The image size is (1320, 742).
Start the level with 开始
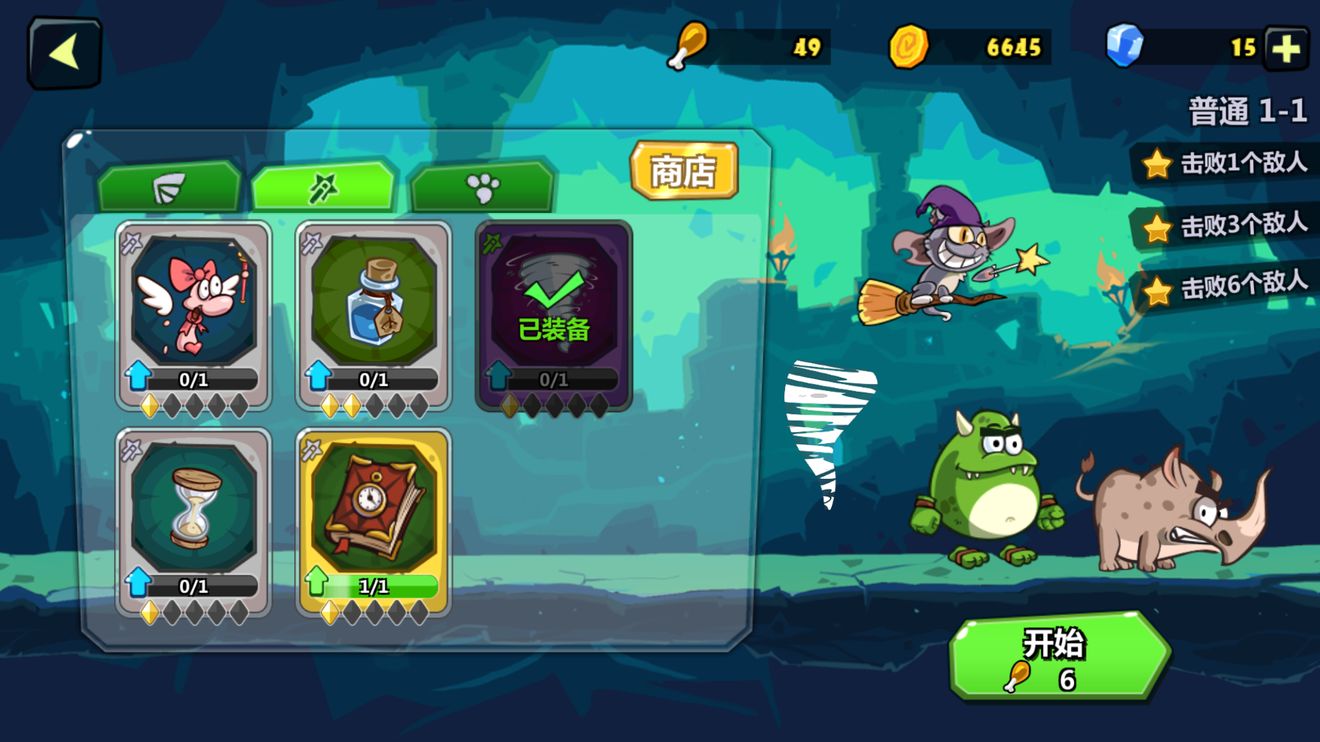tap(1058, 656)
